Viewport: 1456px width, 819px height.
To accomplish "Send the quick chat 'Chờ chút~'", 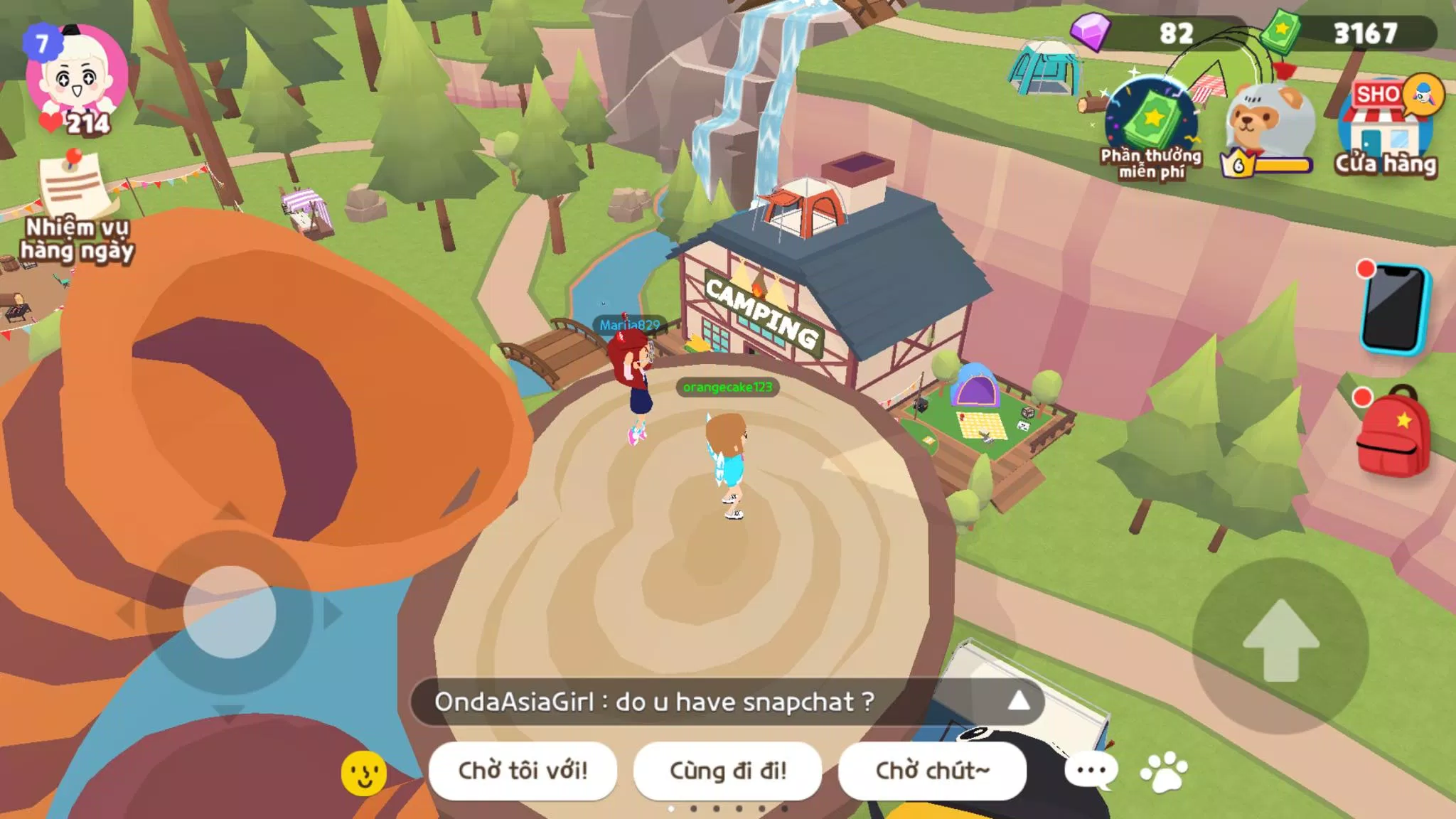I will pos(932,771).
